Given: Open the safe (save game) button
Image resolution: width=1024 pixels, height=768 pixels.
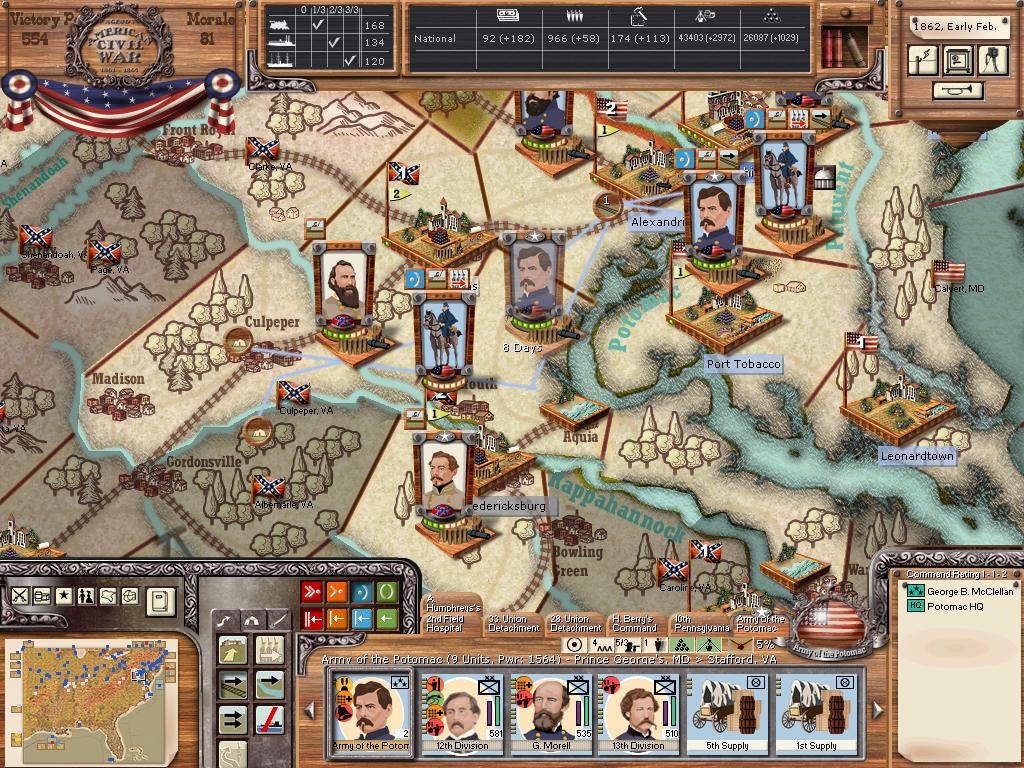Looking at the screenshot, I should tap(958, 60).
